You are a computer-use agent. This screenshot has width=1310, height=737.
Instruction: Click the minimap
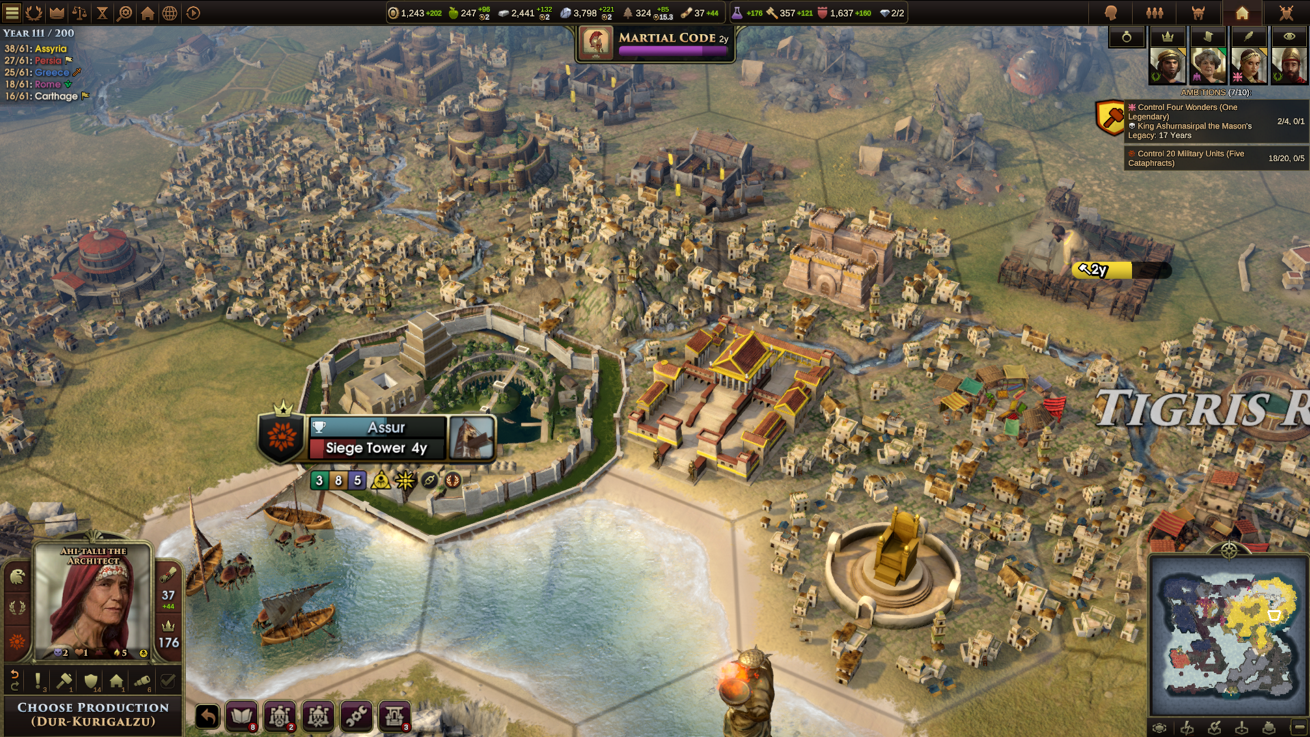1228,635
